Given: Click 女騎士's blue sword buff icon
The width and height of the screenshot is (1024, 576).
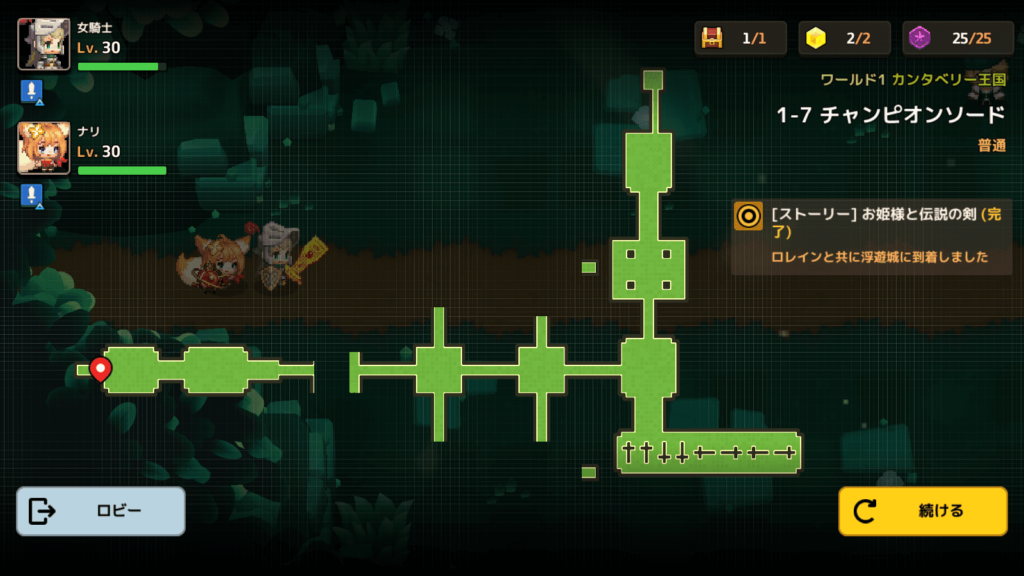Looking at the screenshot, I should [31, 92].
